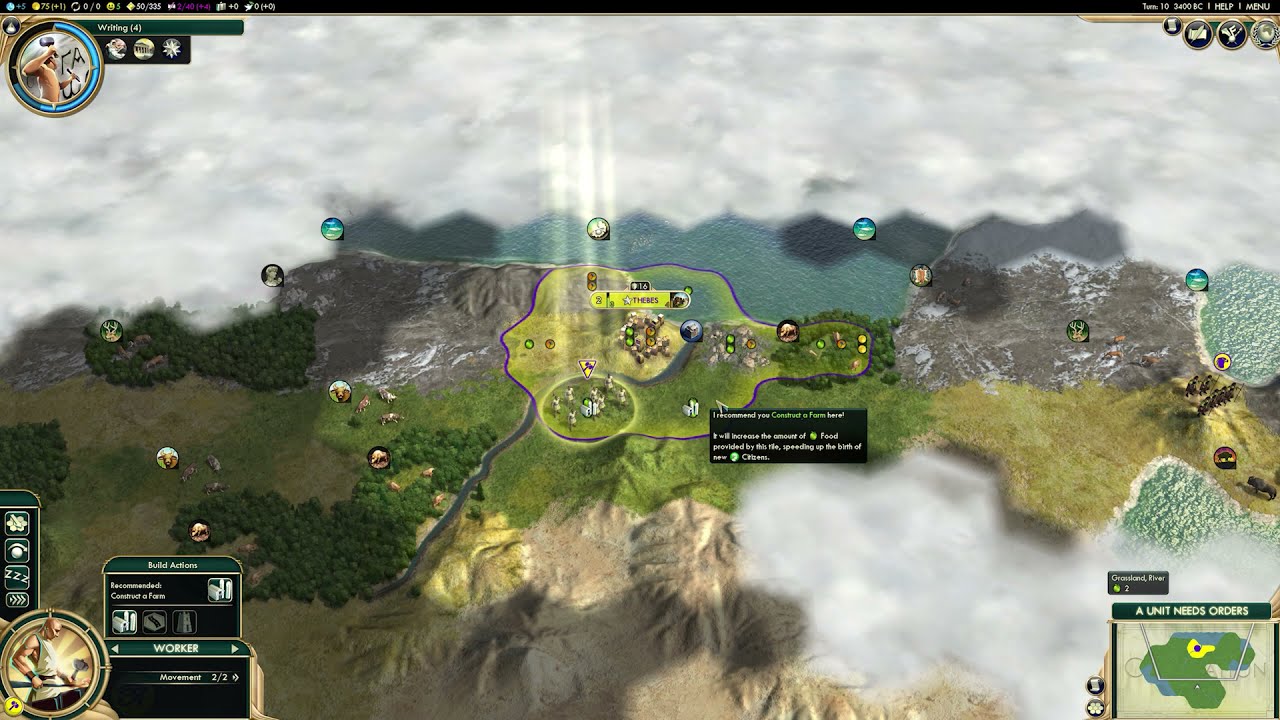Open the Writing research tech panel
The width and height of the screenshot is (1280, 720).
[x=54, y=66]
